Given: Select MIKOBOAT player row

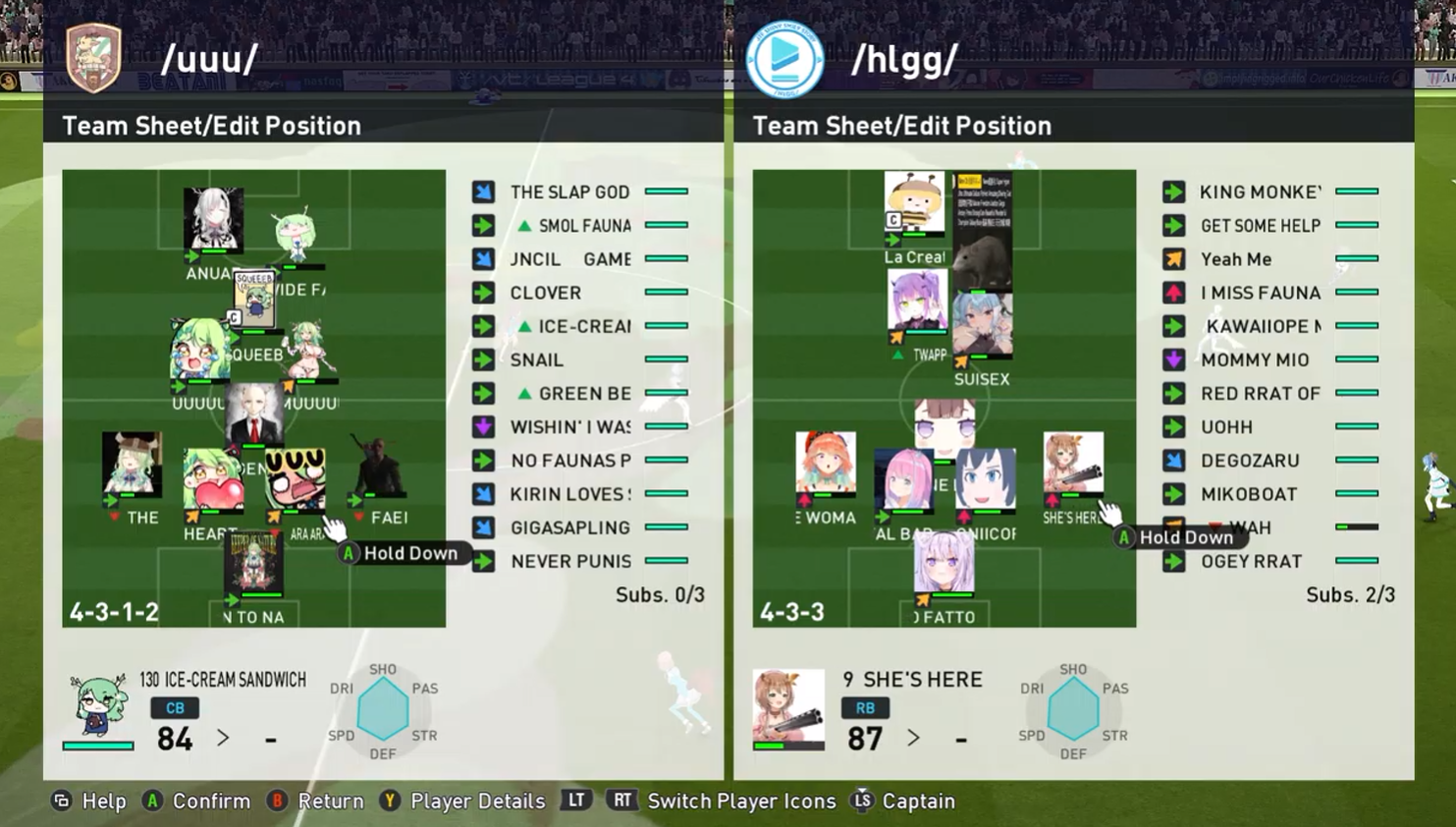Looking at the screenshot, I should 1249,494.
